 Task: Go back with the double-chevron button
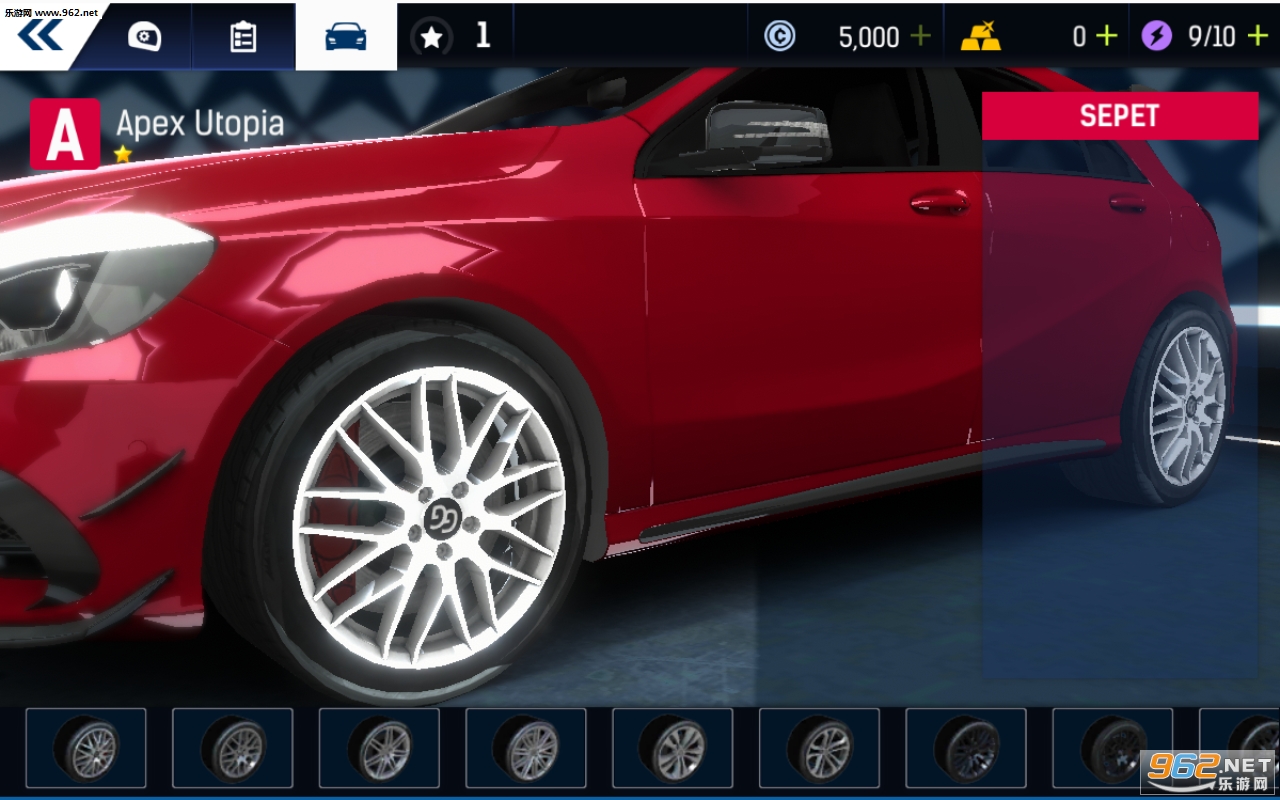click(40, 35)
